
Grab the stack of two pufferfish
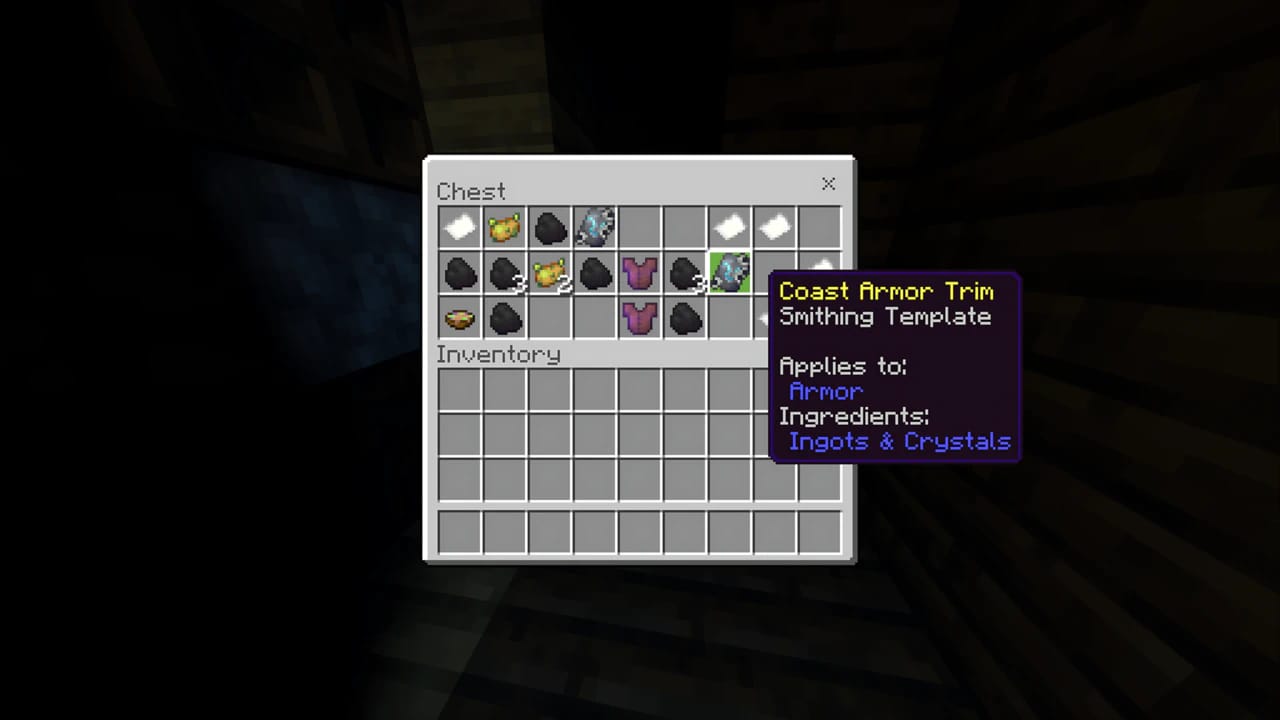549,272
